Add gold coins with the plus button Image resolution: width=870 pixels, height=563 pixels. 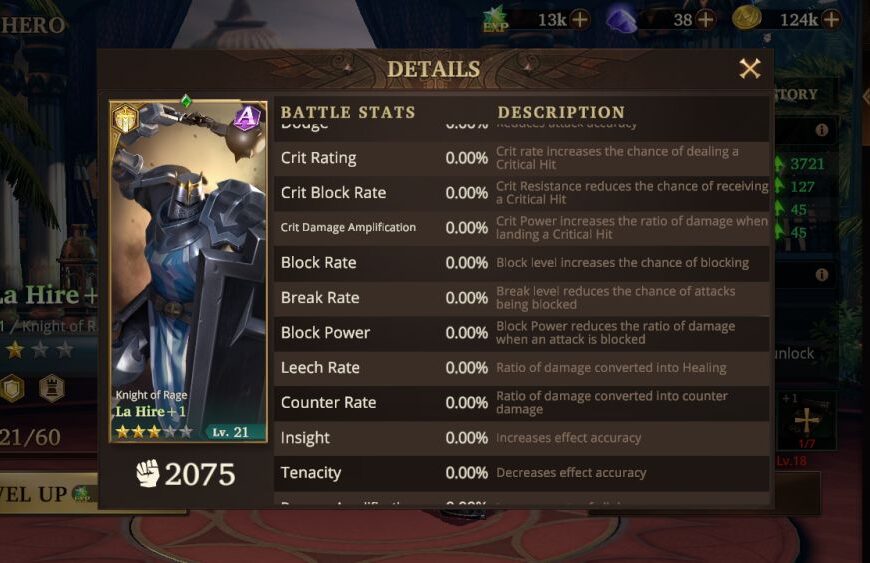click(831, 19)
